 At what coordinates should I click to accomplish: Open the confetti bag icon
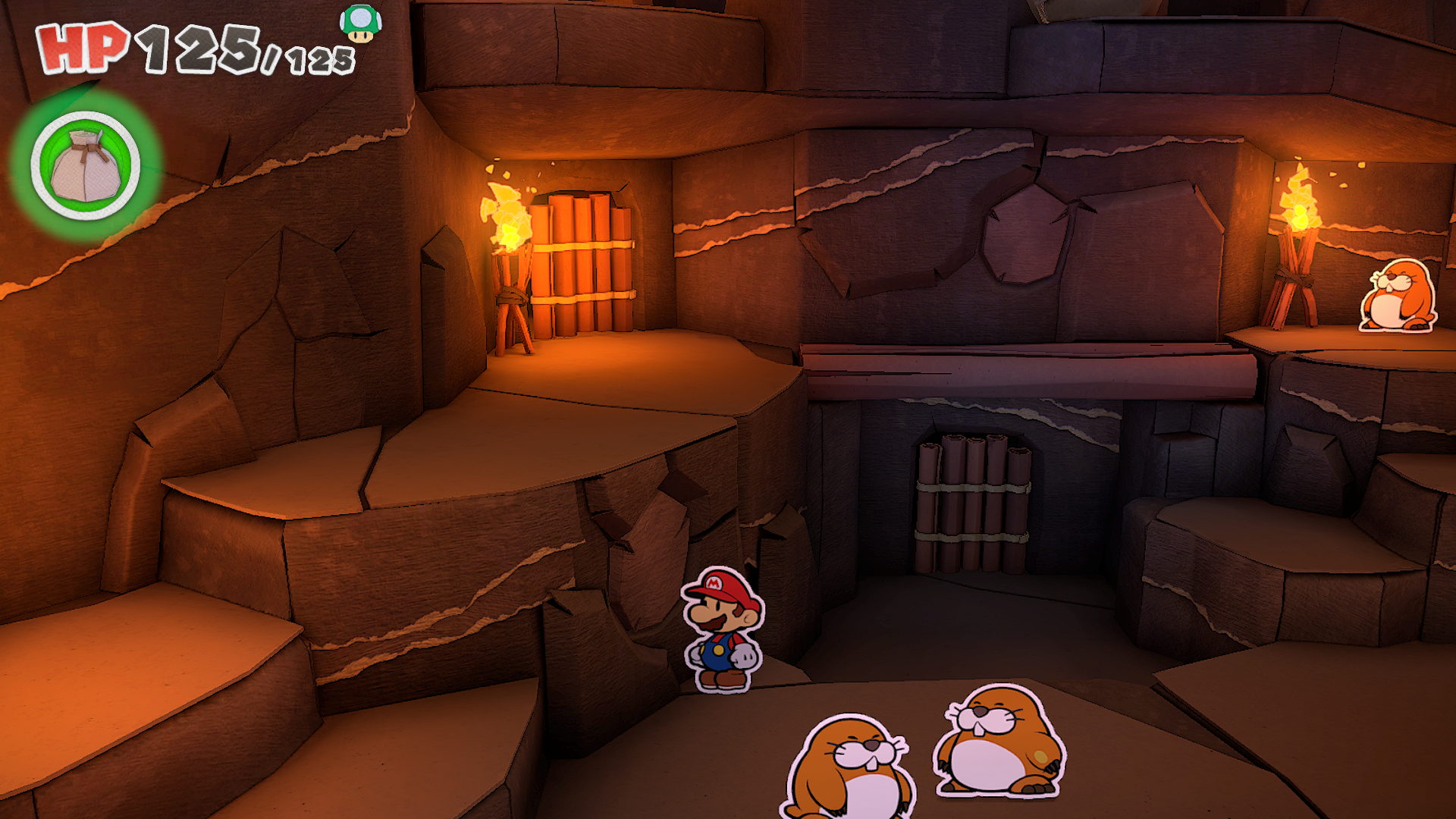tap(86, 166)
